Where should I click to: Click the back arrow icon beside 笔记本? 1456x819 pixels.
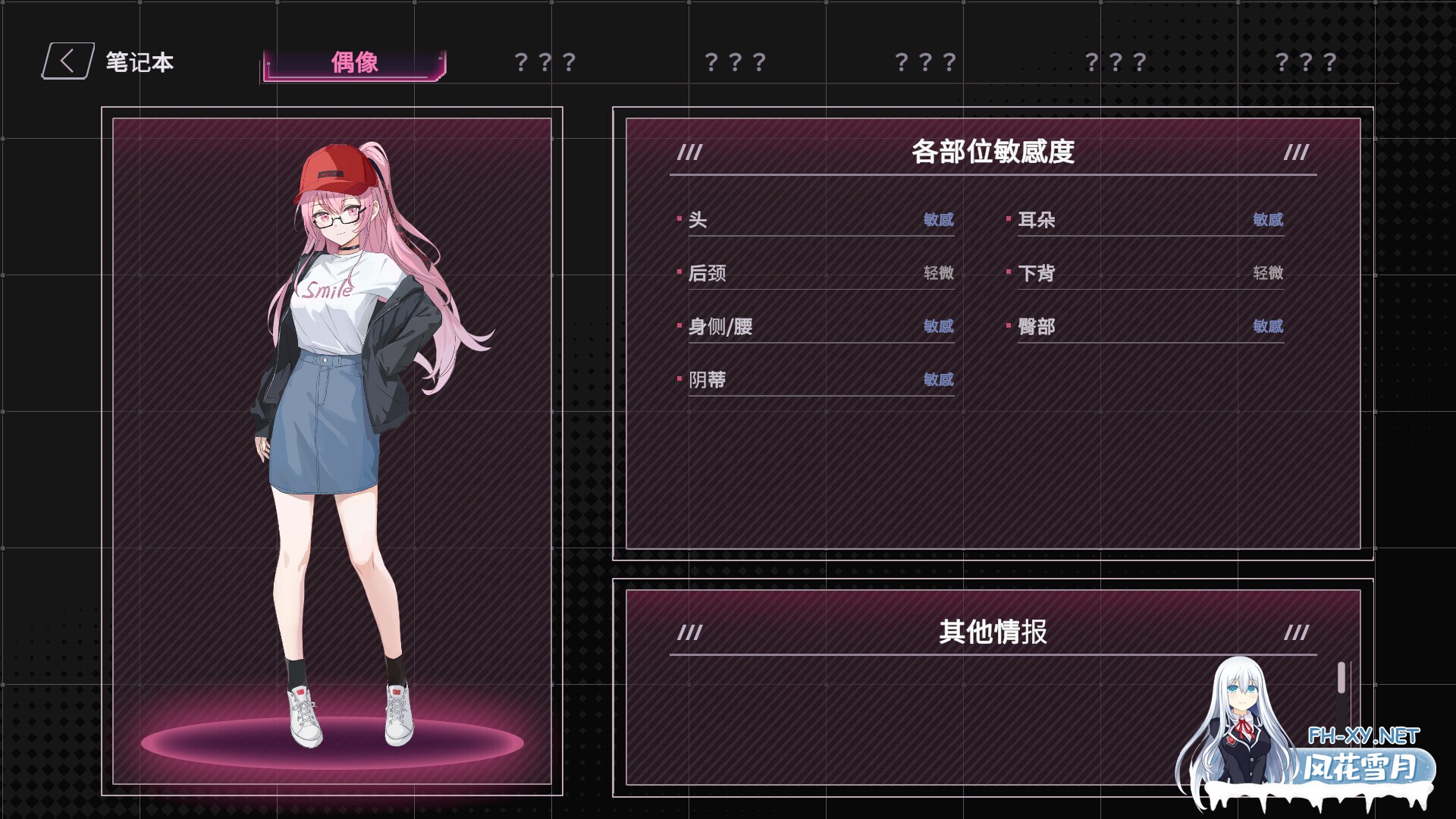[67, 61]
